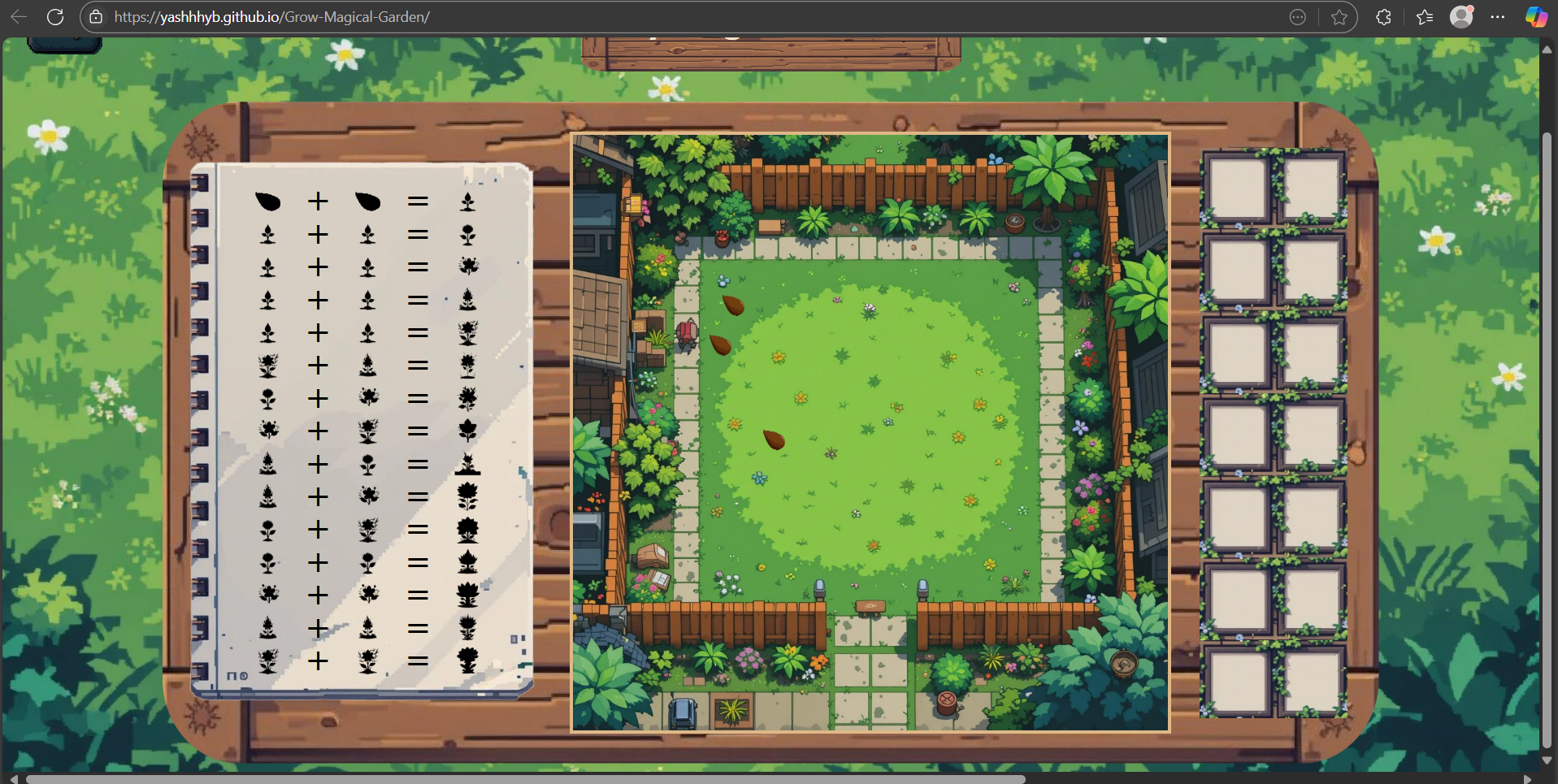Click the ellipsis icon inside the address bar
This screenshot has height=784, width=1558.
[x=1297, y=16]
